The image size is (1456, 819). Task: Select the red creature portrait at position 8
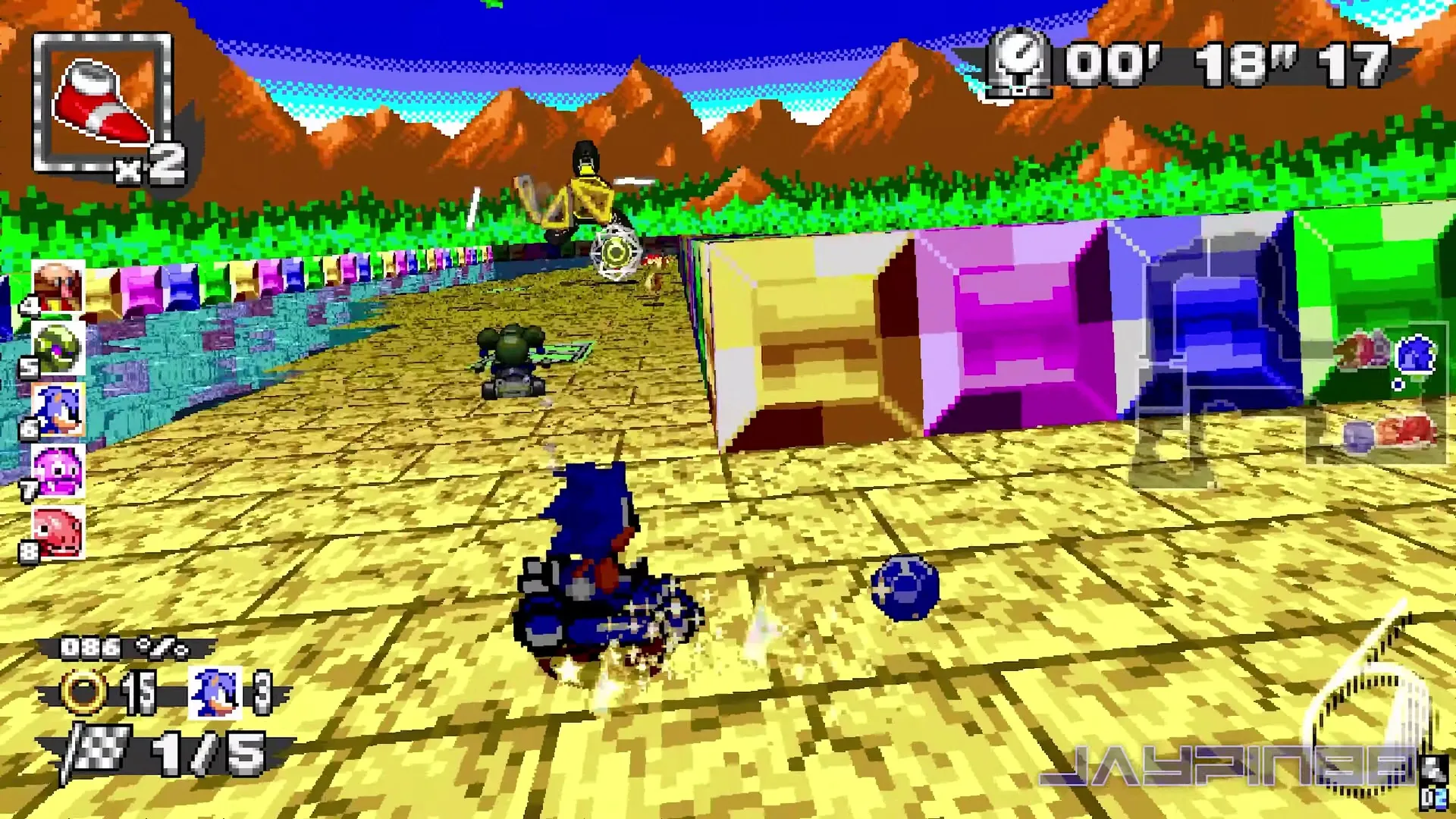(59, 531)
